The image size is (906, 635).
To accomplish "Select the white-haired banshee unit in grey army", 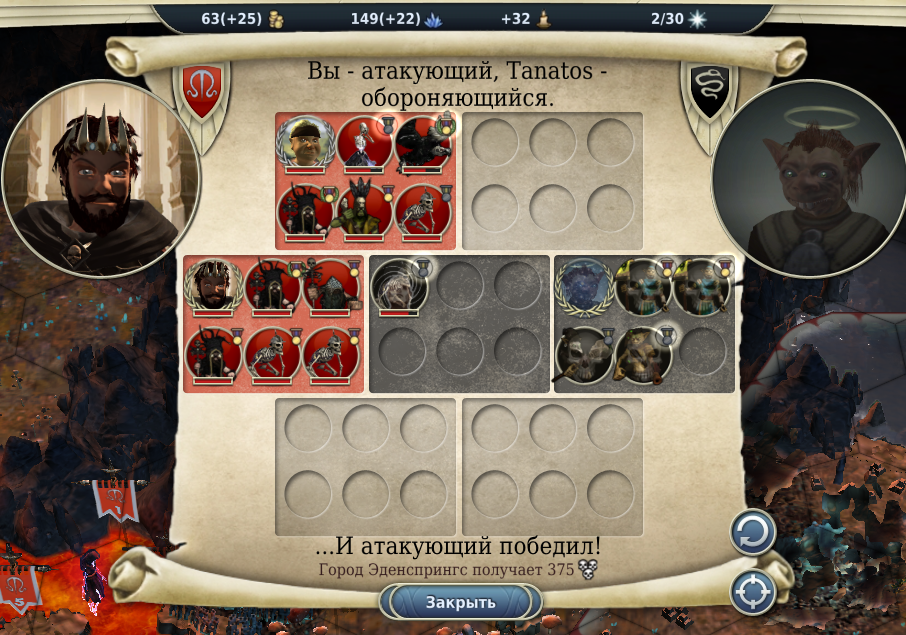I will 399,288.
